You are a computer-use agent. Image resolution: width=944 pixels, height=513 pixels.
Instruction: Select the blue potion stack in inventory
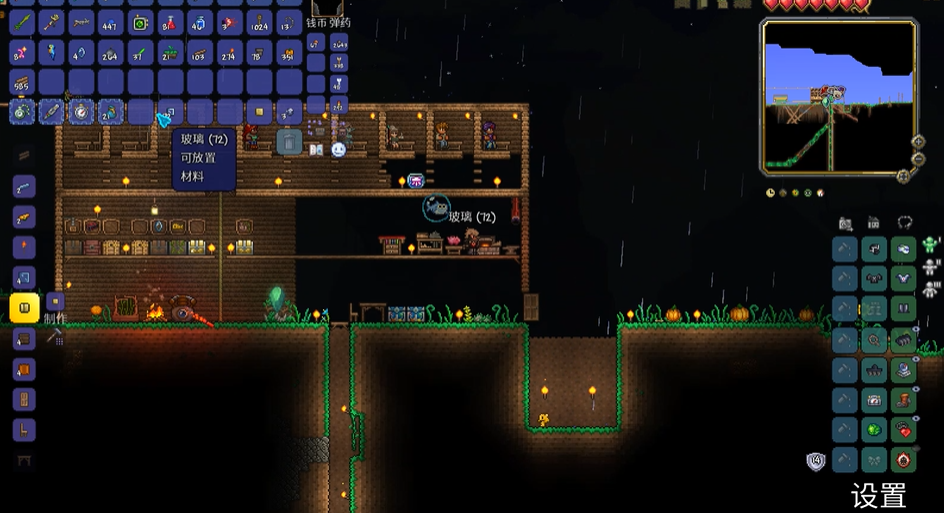click(x=198, y=22)
